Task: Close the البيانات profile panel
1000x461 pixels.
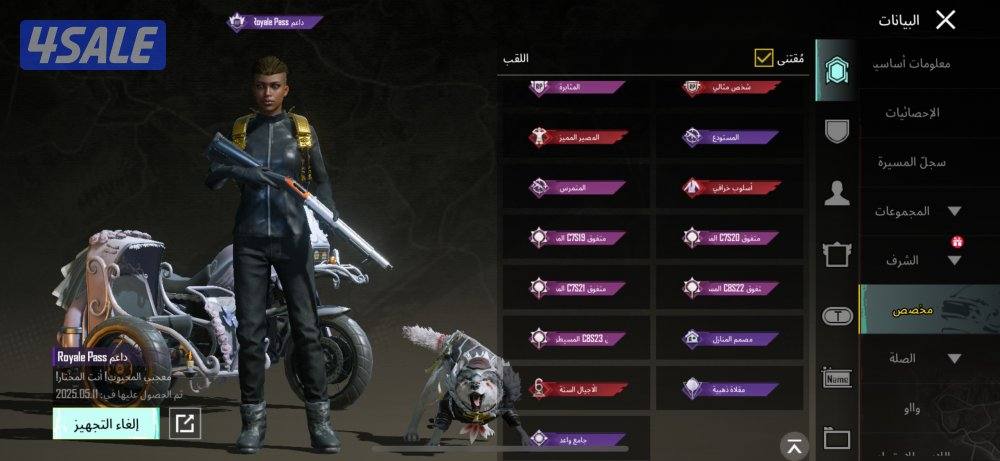Action: [945, 19]
